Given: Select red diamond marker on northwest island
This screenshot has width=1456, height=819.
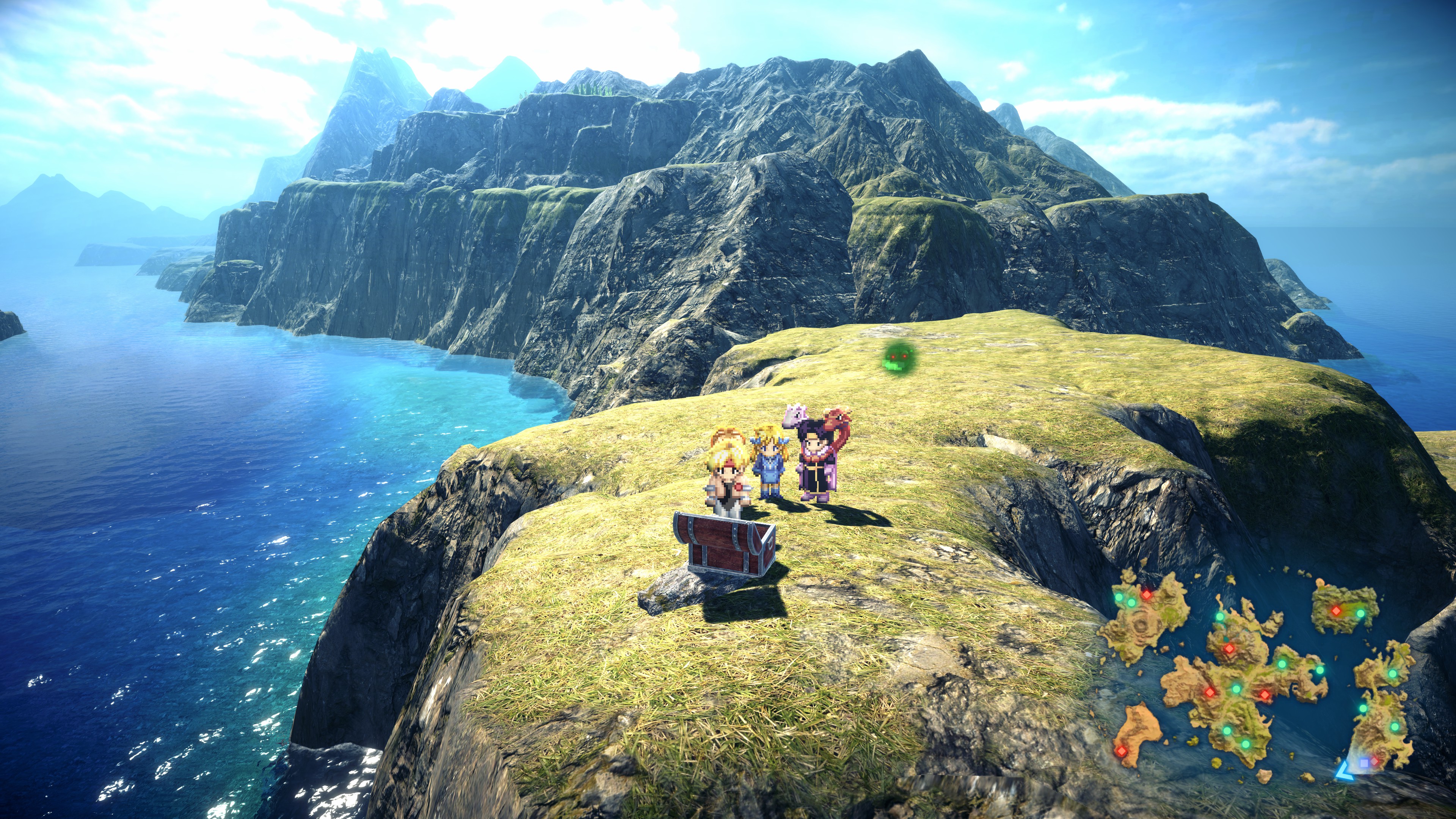Looking at the screenshot, I should click(x=1146, y=594).
